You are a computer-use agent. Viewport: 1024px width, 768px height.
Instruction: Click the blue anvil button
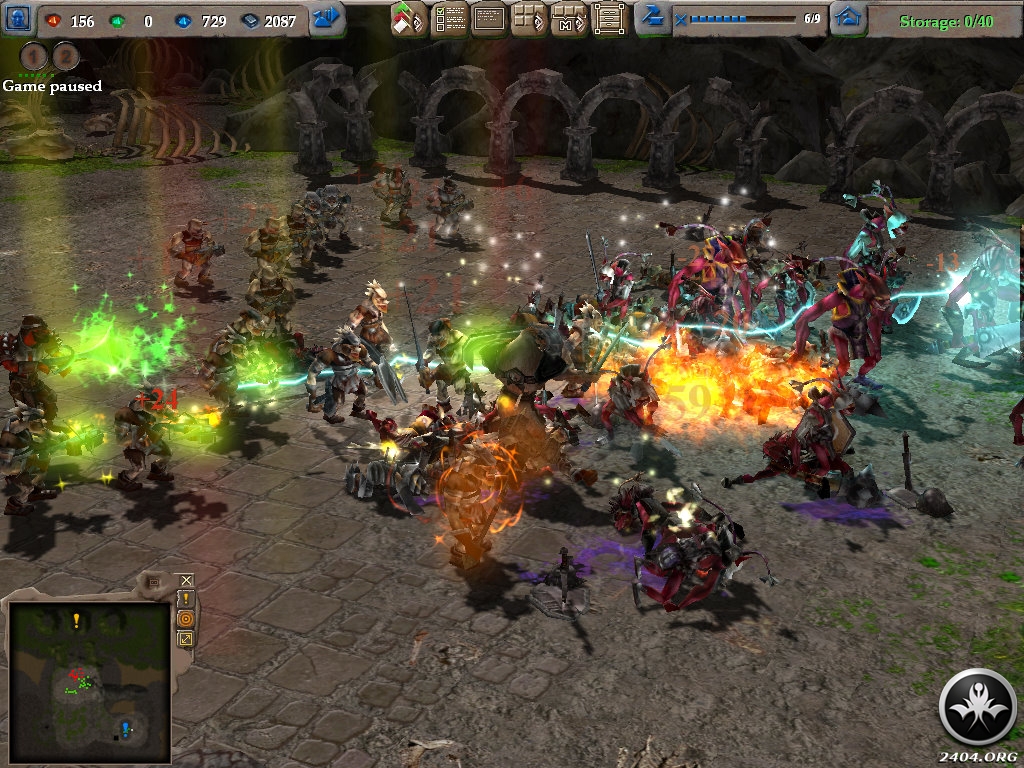[x=652, y=17]
